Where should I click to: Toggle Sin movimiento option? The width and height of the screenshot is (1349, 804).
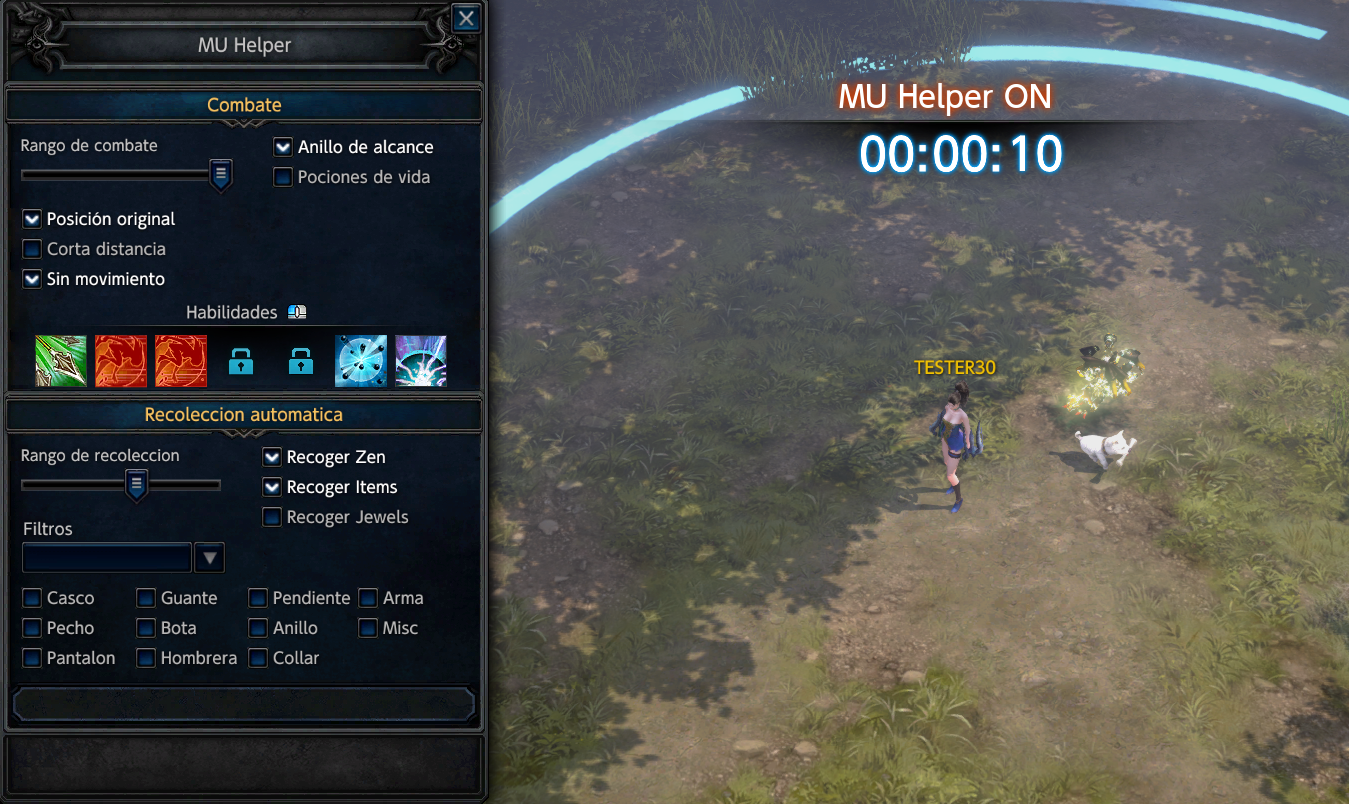(x=32, y=279)
